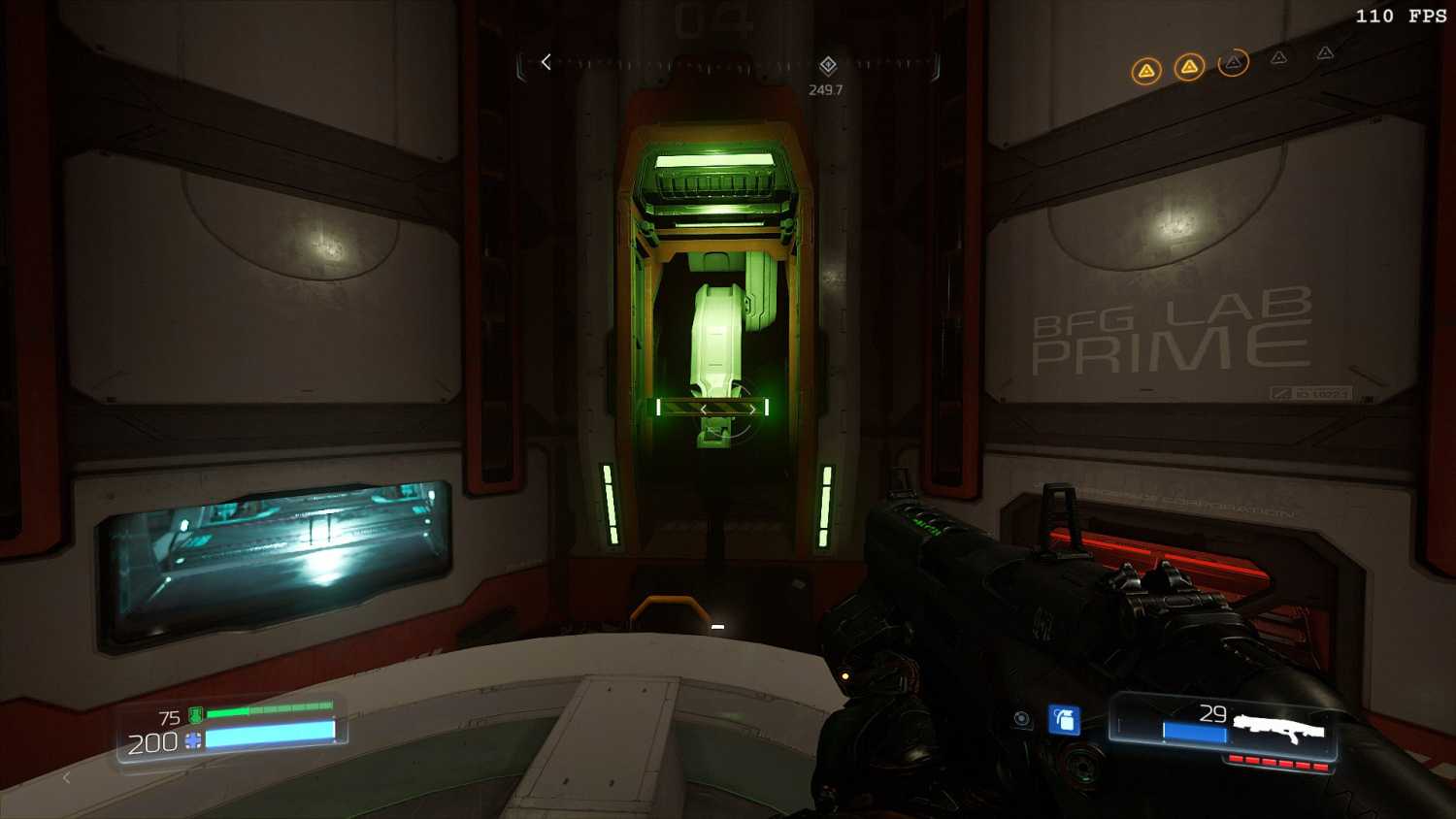1456x819 pixels.
Task: Click the diamond objective marker on the compass
Action: tap(828, 65)
